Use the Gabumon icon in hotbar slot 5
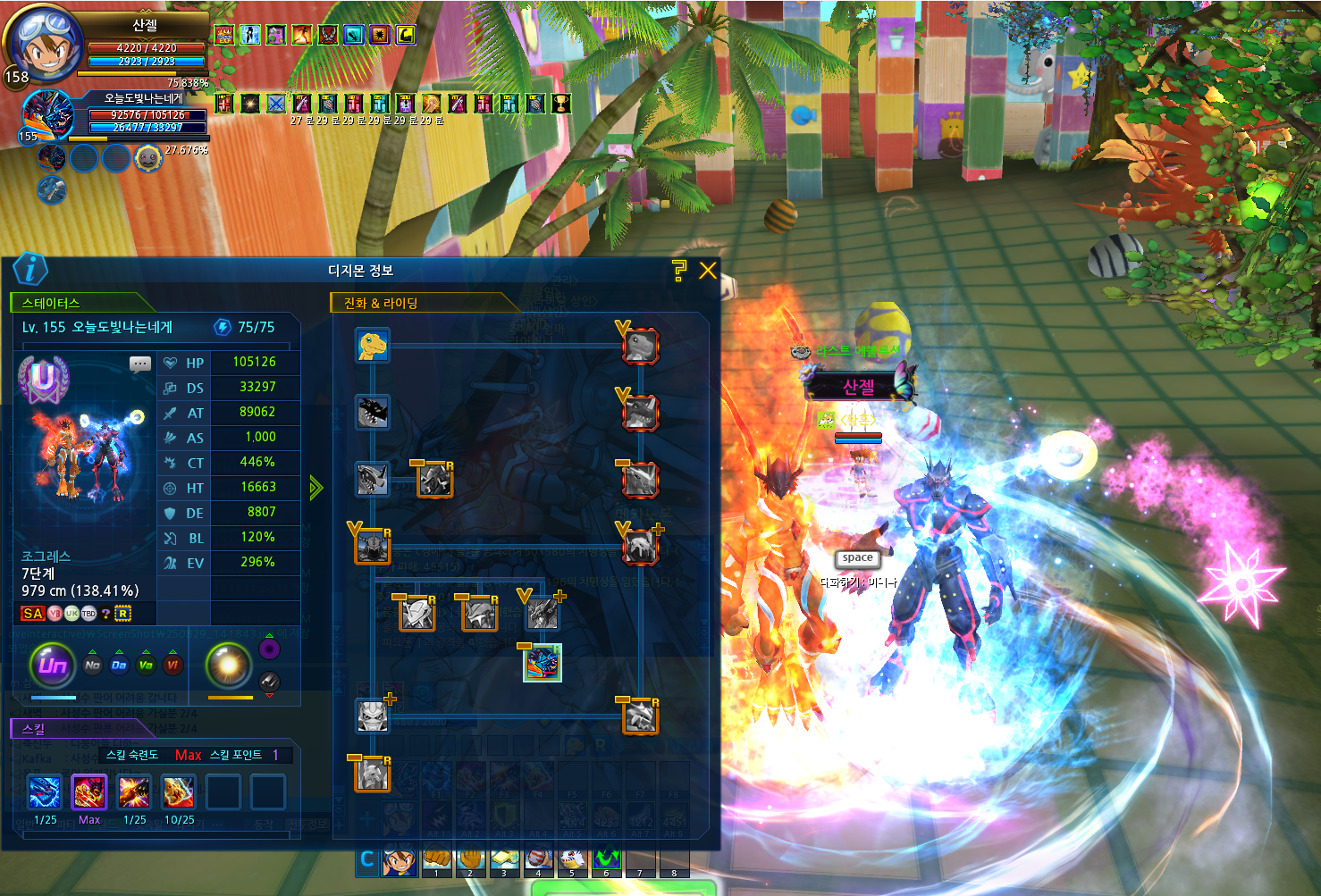The image size is (1321, 896). tap(572, 861)
